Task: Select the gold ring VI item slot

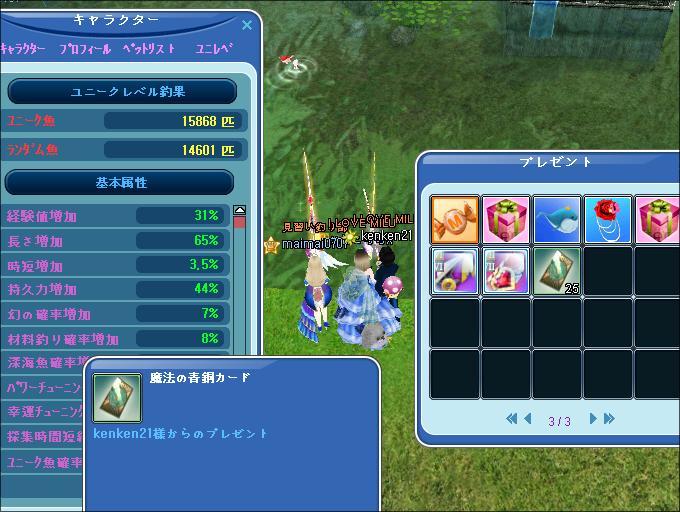Action: point(454,271)
